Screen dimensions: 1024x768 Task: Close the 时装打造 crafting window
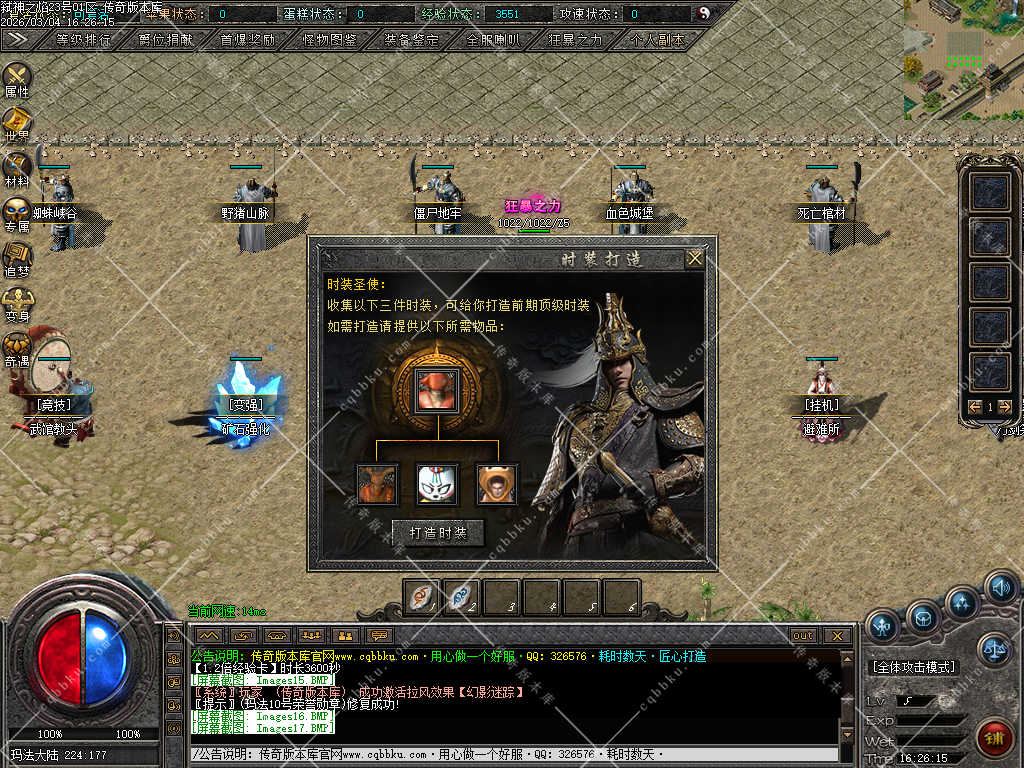pos(694,258)
